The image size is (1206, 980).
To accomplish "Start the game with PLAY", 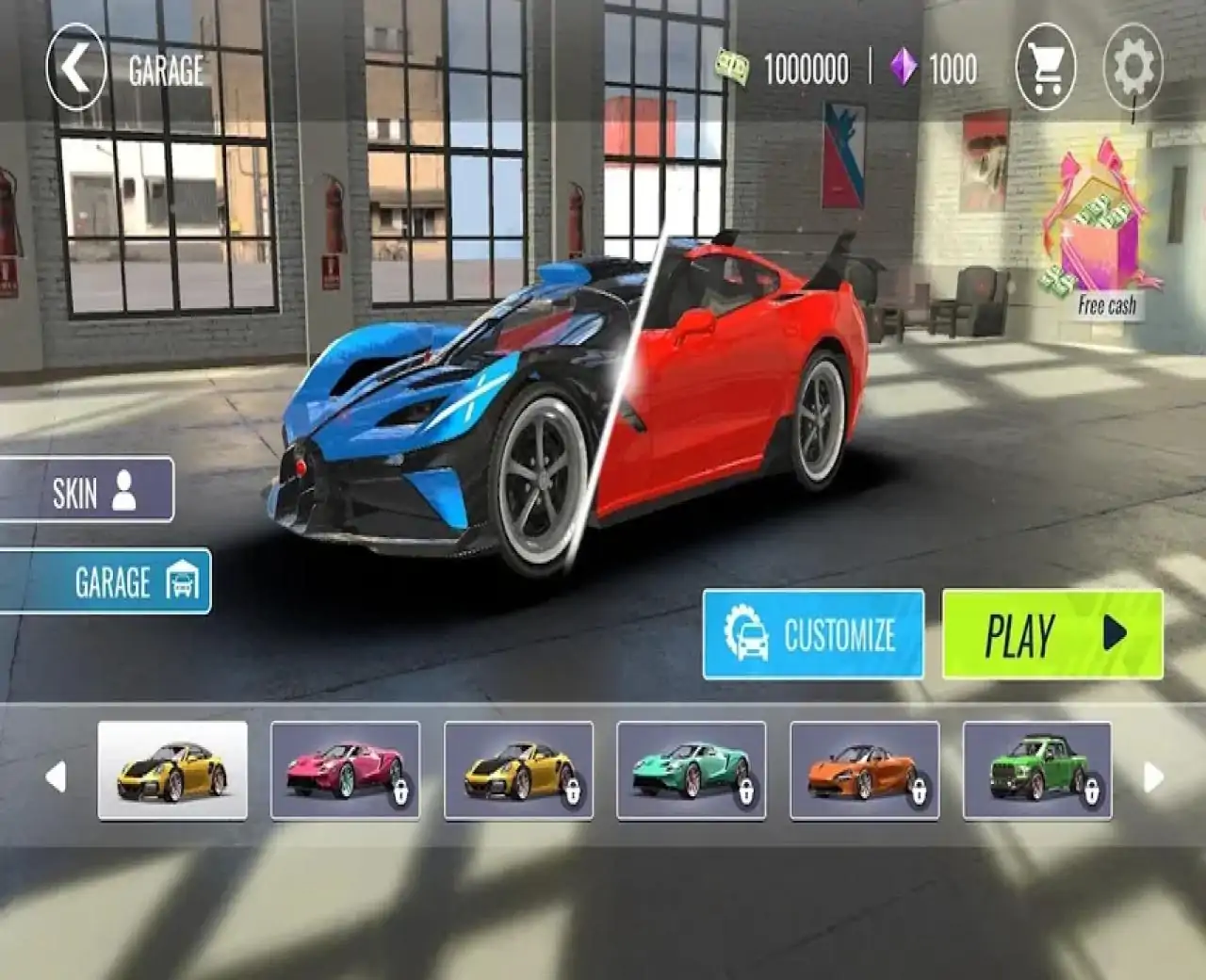I will [1052, 634].
